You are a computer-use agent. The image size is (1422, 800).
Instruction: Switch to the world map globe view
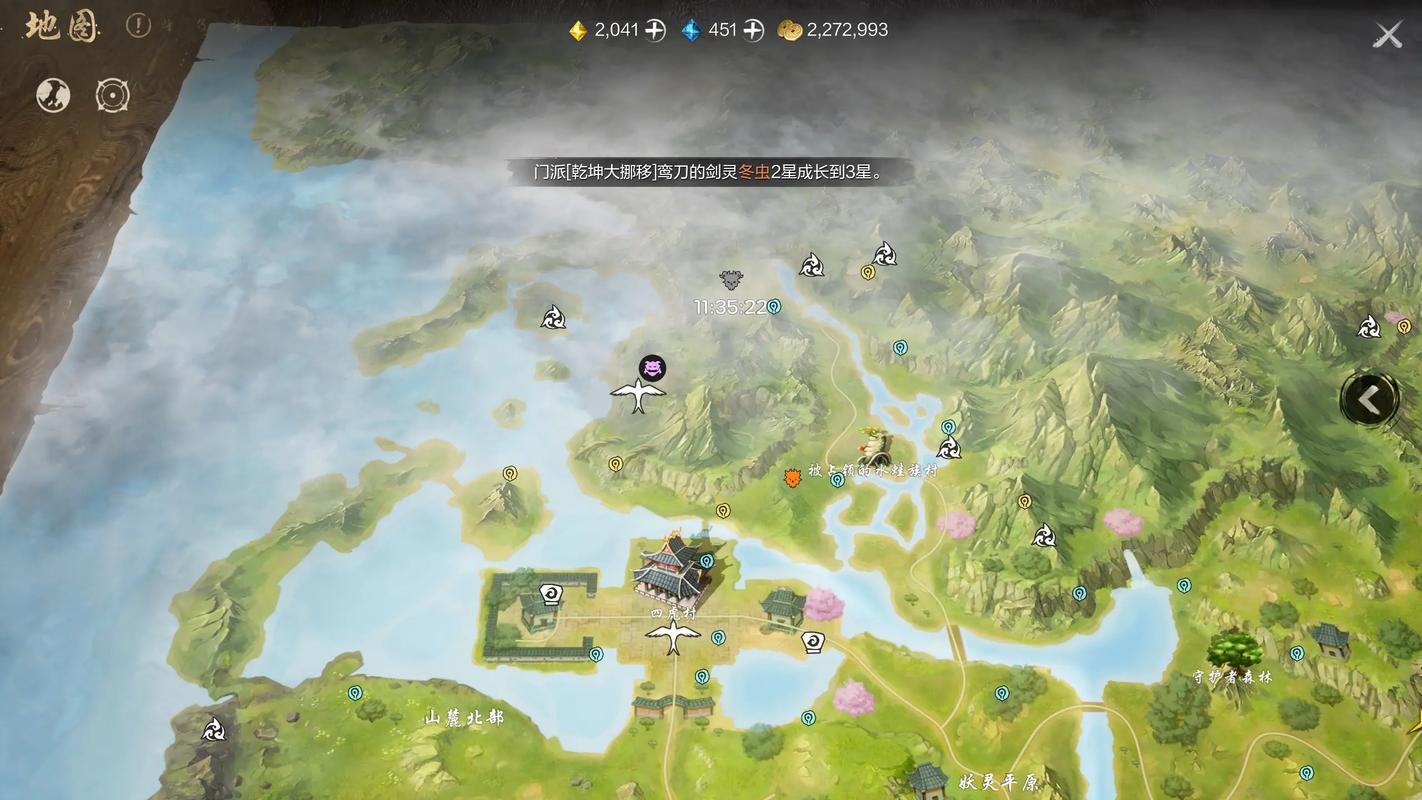pos(53,96)
